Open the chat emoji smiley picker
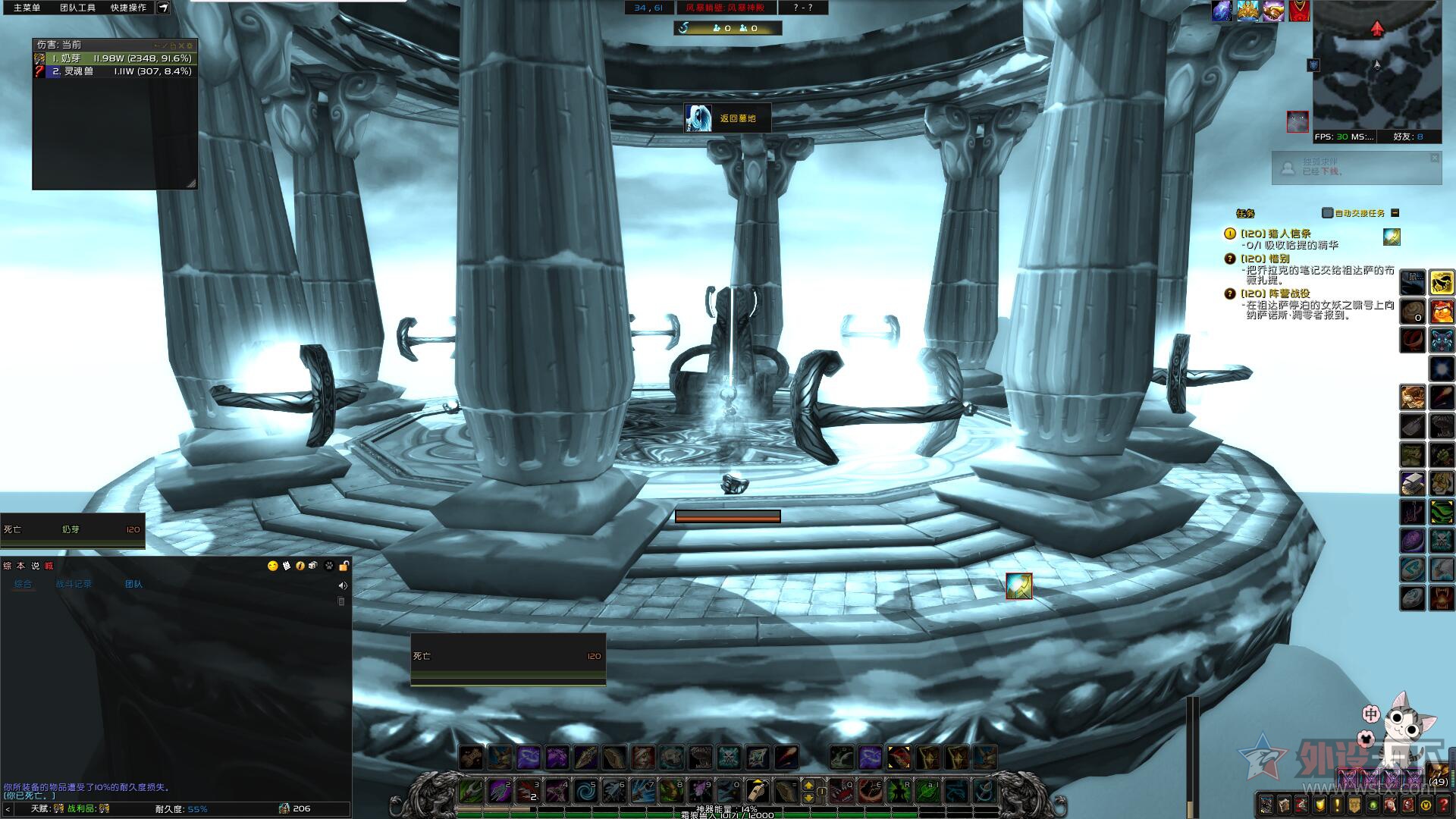 click(273, 566)
